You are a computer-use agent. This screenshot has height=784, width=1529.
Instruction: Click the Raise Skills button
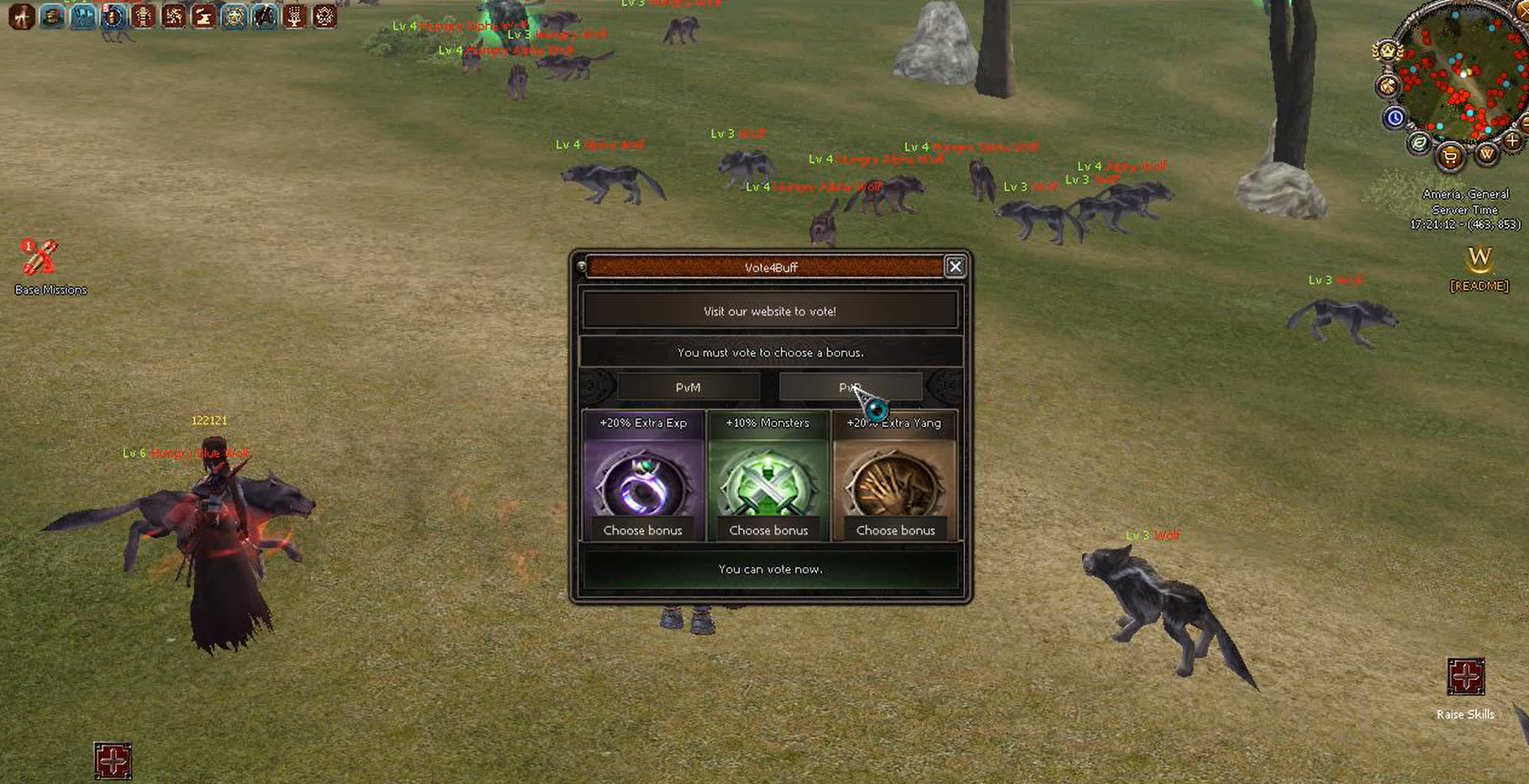click(x=1465, y=677)
